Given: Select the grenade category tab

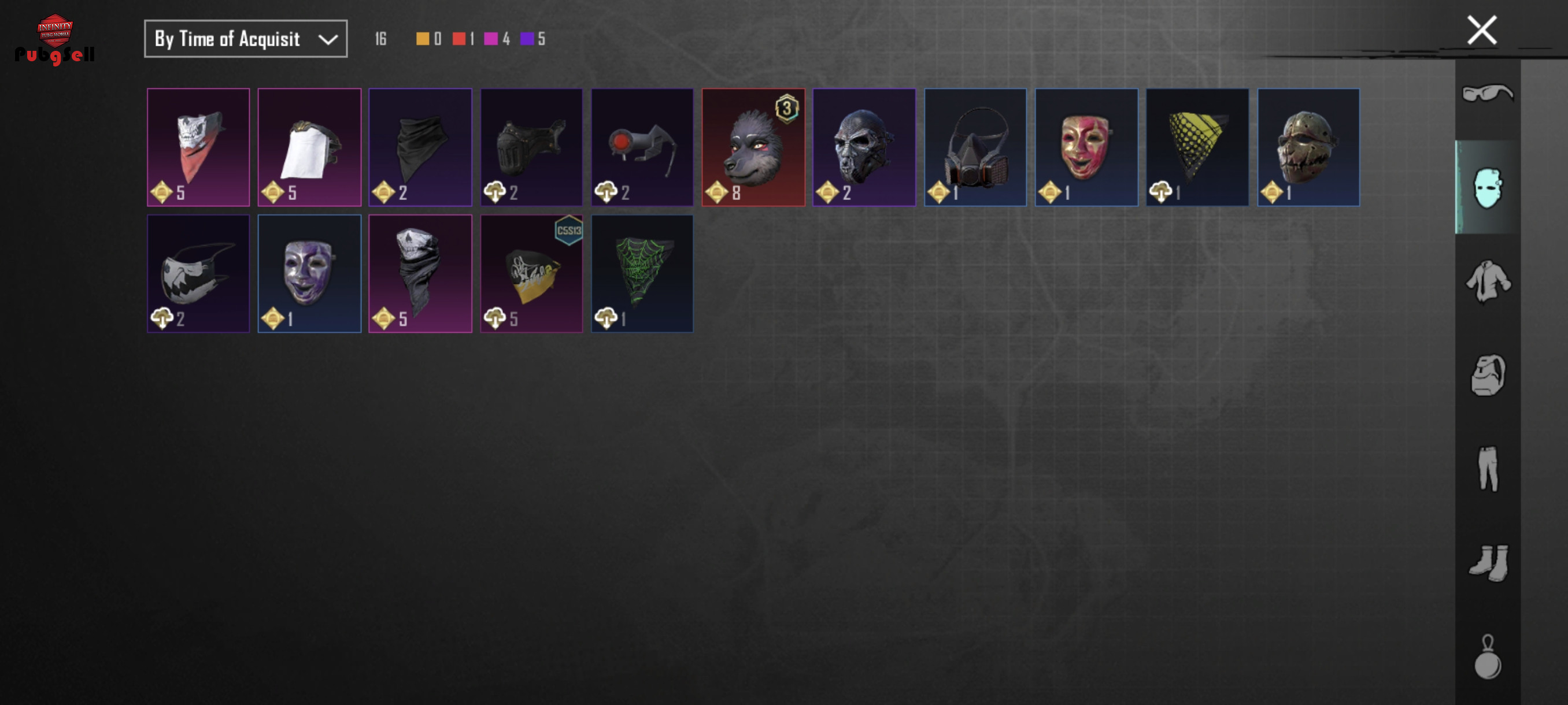Looking at the screenshot, I should [x=1487, y=657].
